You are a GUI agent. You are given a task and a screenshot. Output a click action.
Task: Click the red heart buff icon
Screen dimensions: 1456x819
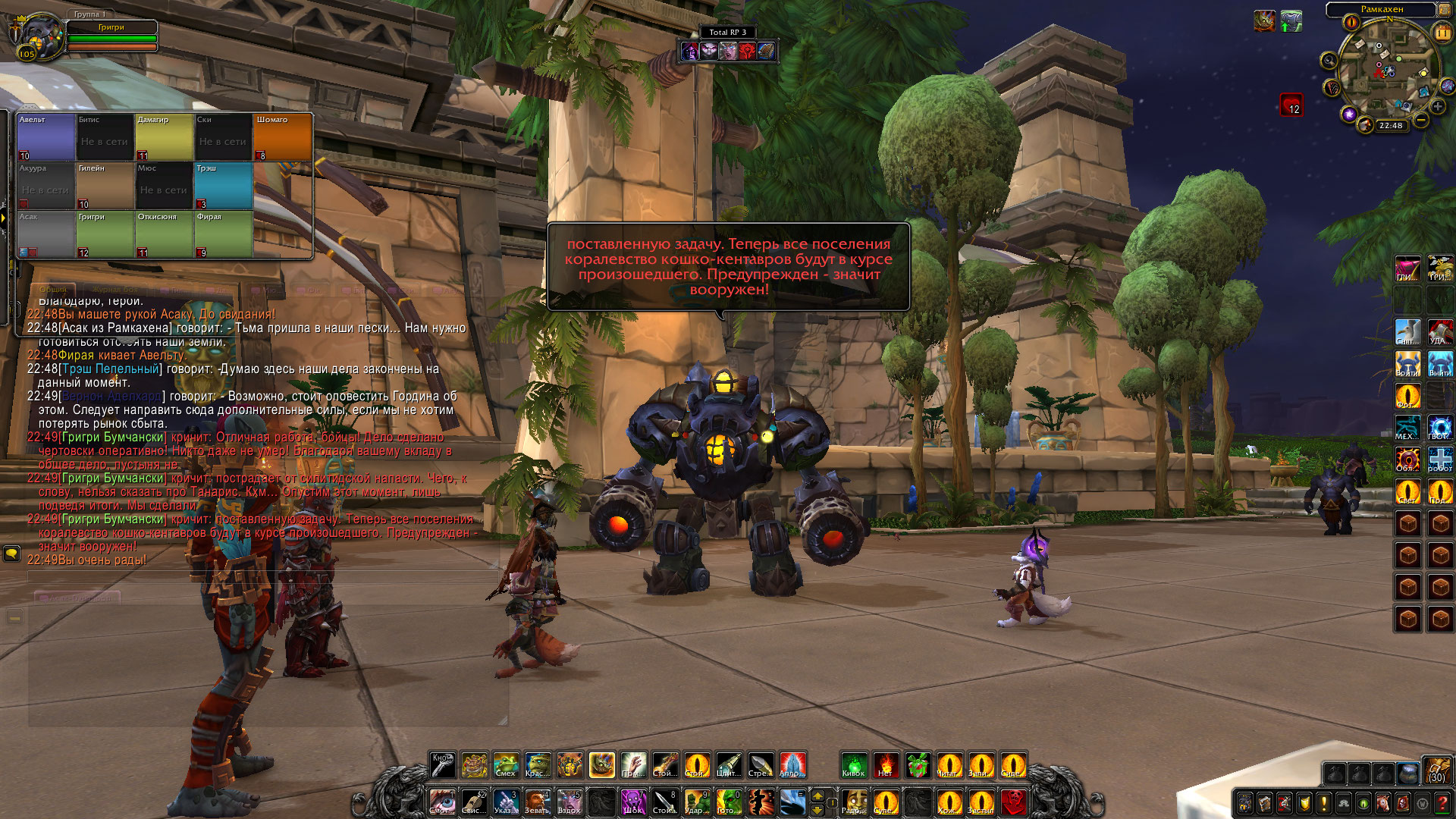point(1291,105)
